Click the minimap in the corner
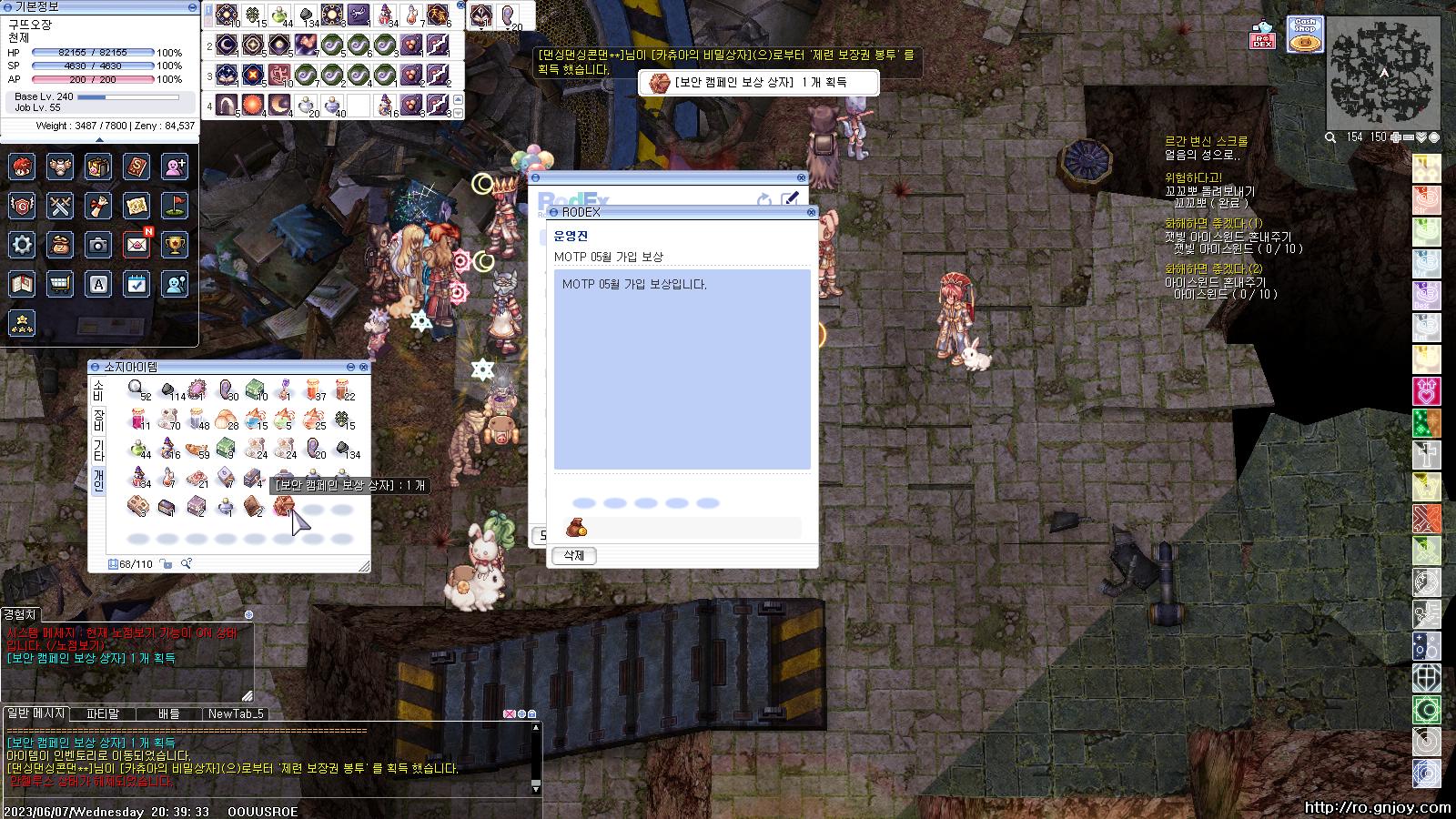The width and height of the screenshot is (1456, 819). pyautogui.click(x=1383, y=71)
